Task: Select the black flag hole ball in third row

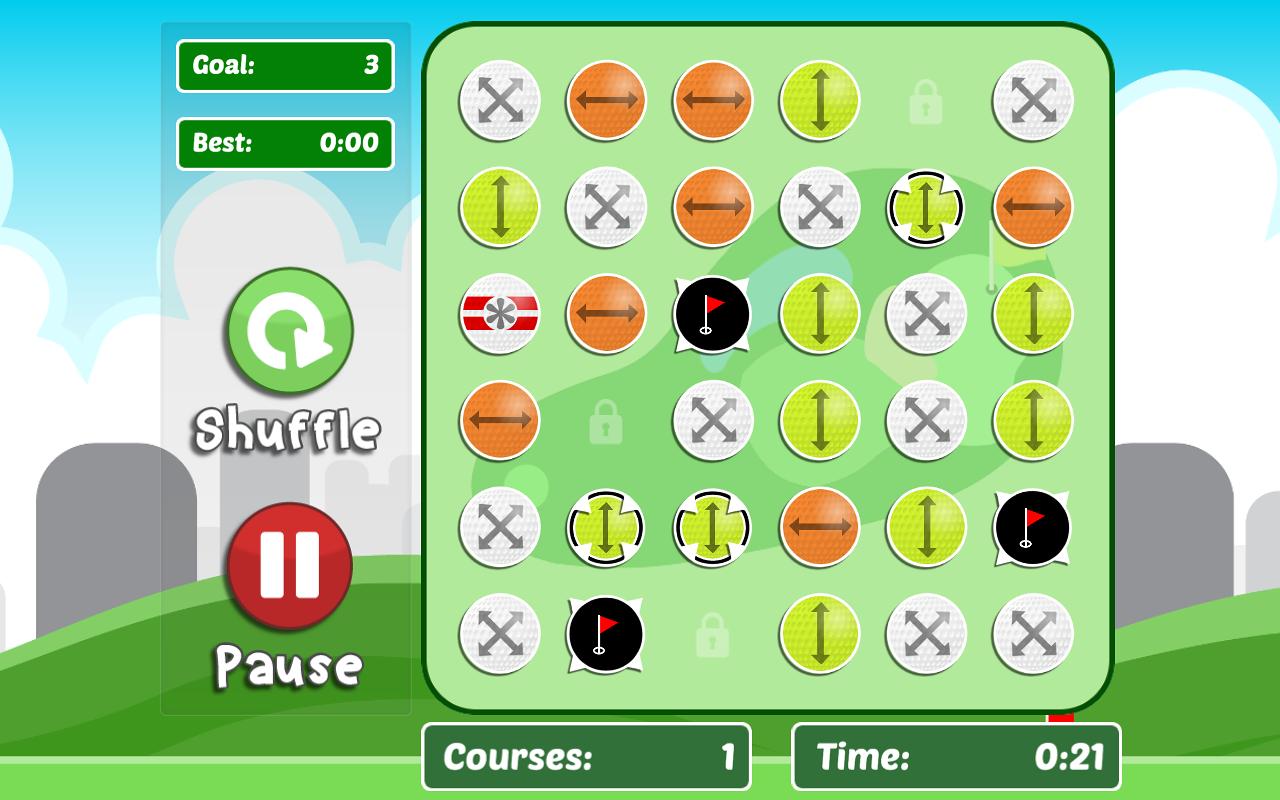Action: coord(712,313)
